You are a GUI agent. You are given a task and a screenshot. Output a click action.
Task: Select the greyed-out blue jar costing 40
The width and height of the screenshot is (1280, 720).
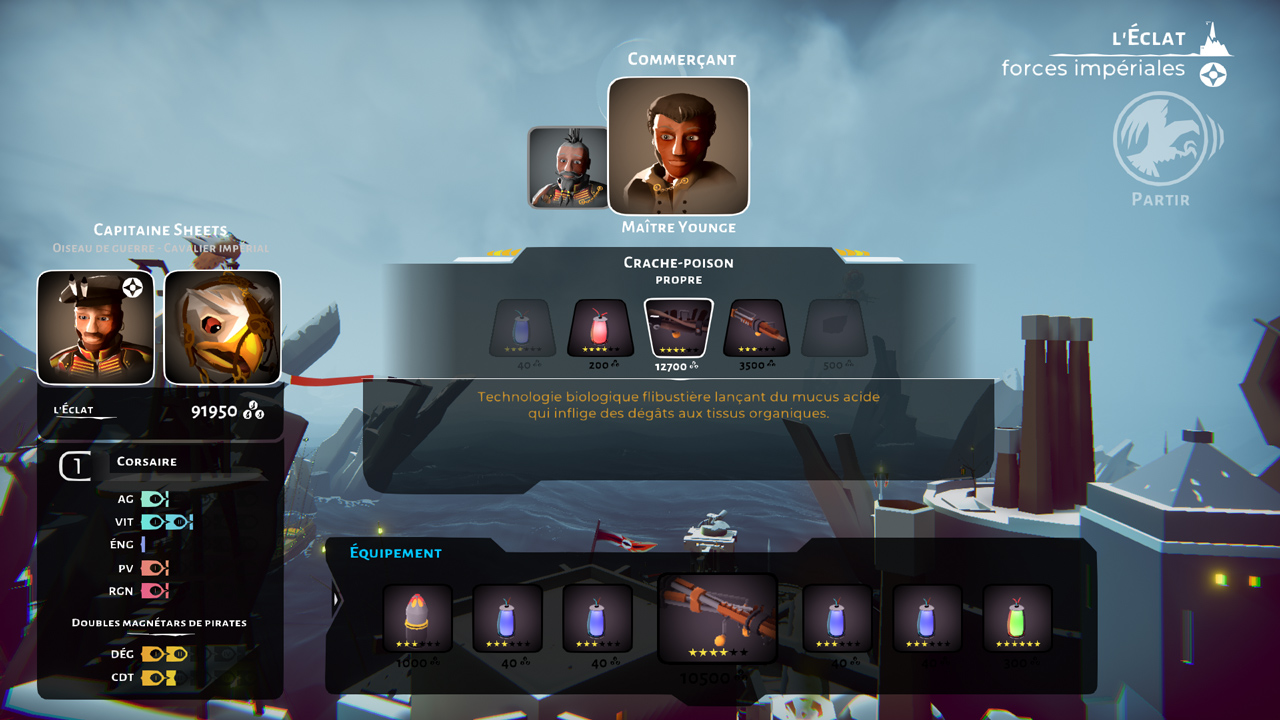coord(522,328)
